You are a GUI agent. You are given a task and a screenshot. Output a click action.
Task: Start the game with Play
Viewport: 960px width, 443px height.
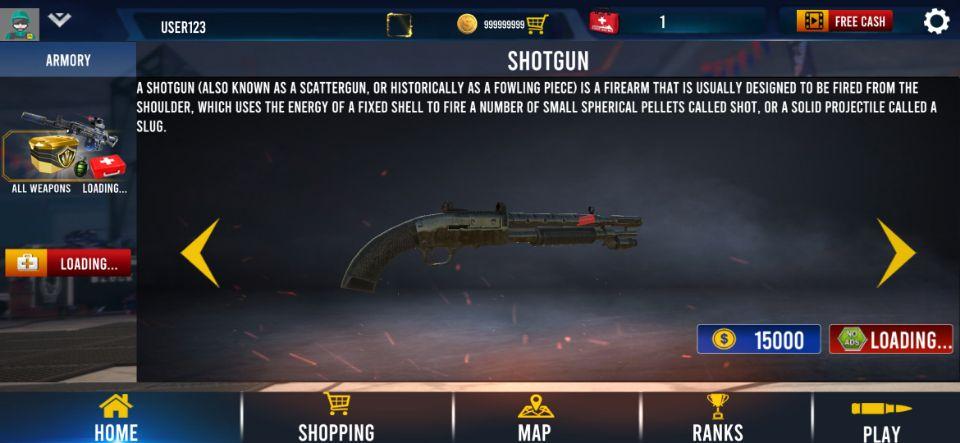tap(881, 418)
